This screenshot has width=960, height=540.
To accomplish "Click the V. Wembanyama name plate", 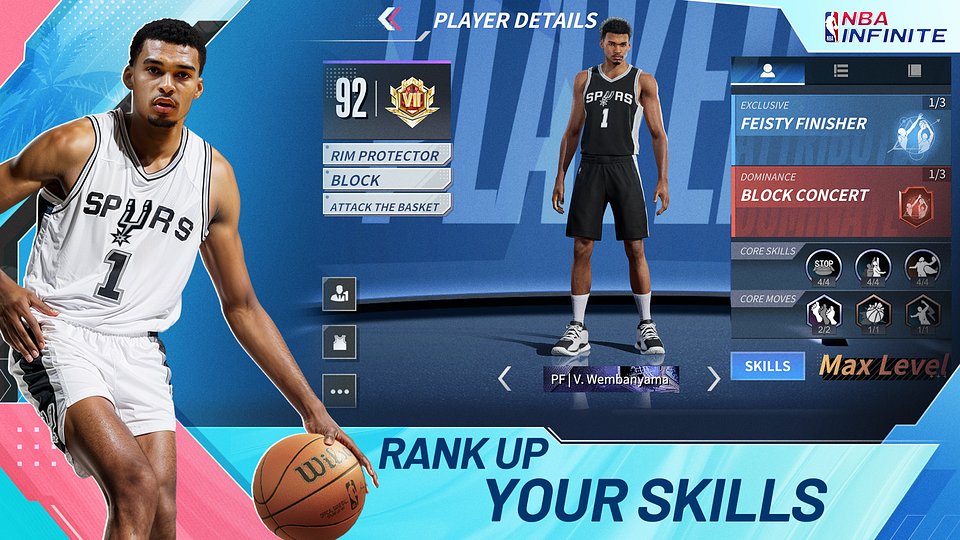I will tap(611, 379).
